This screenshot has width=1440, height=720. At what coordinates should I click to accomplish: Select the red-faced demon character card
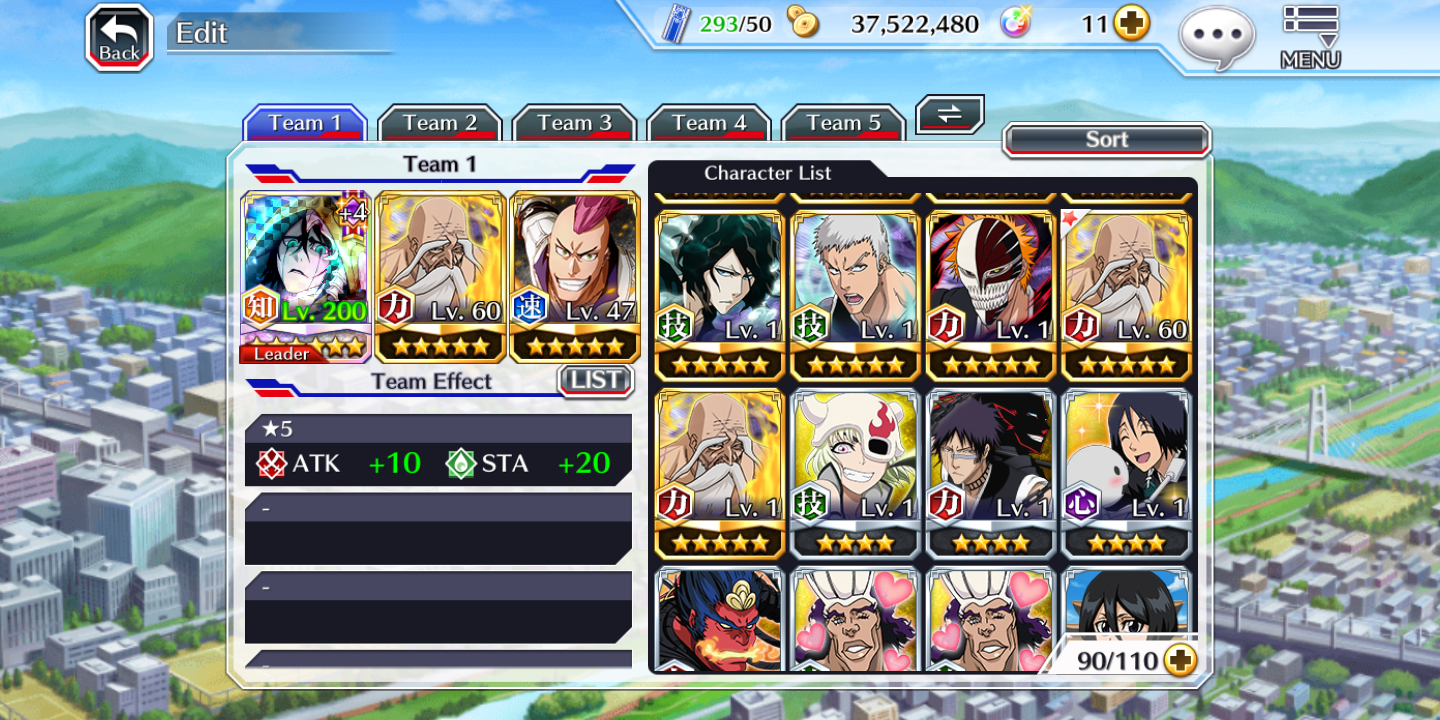coord(719,620)
